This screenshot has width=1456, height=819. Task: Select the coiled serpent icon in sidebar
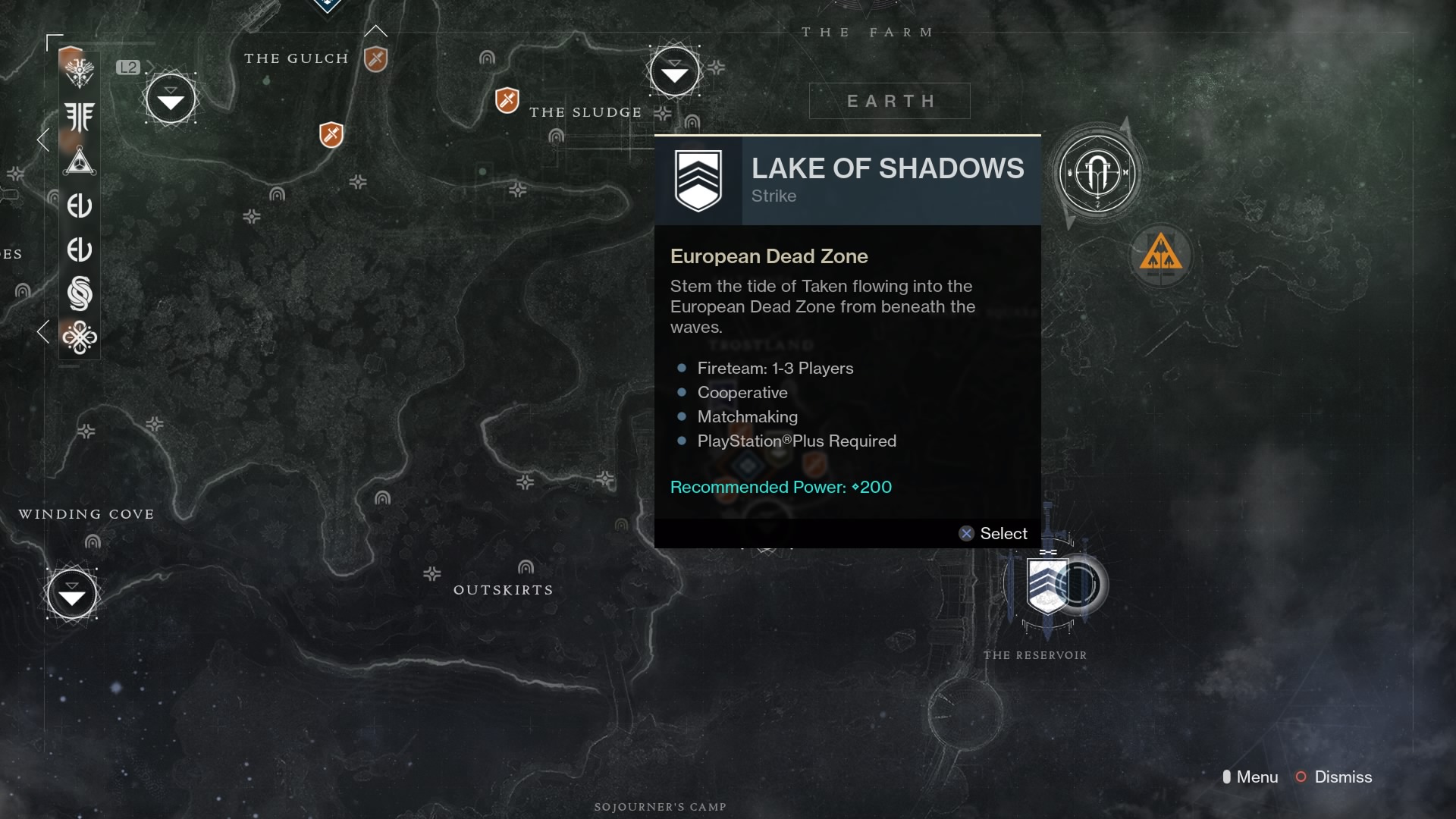[80, 293]
